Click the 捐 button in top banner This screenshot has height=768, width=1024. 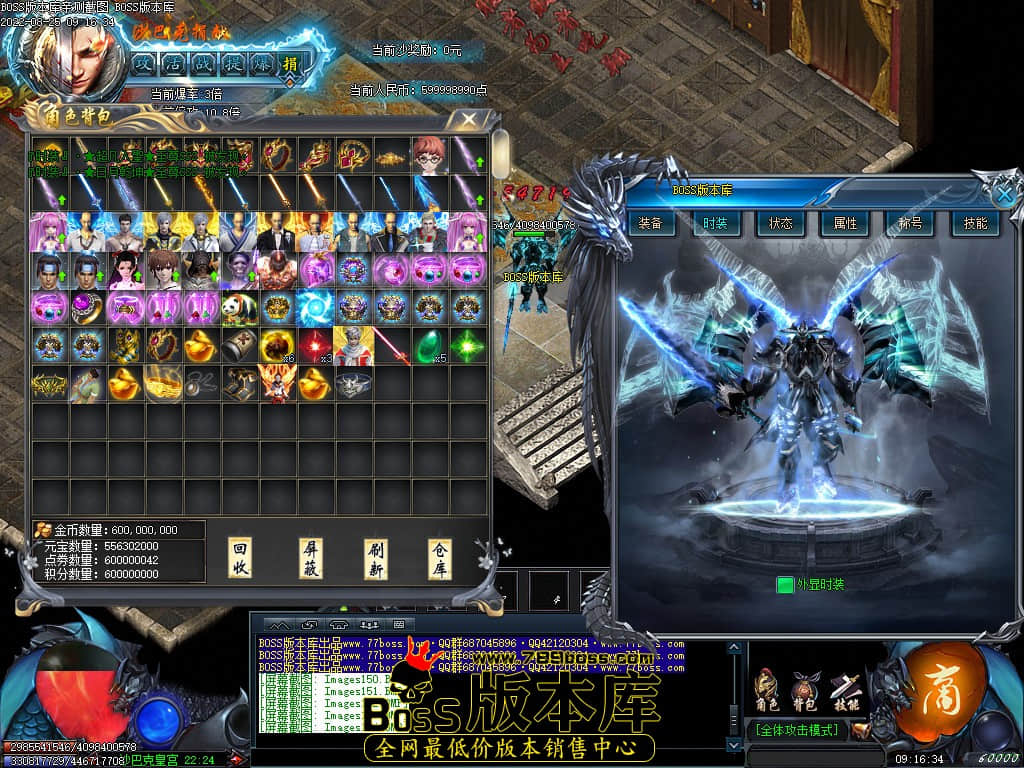pyautogui.click(x=290, y=64)
